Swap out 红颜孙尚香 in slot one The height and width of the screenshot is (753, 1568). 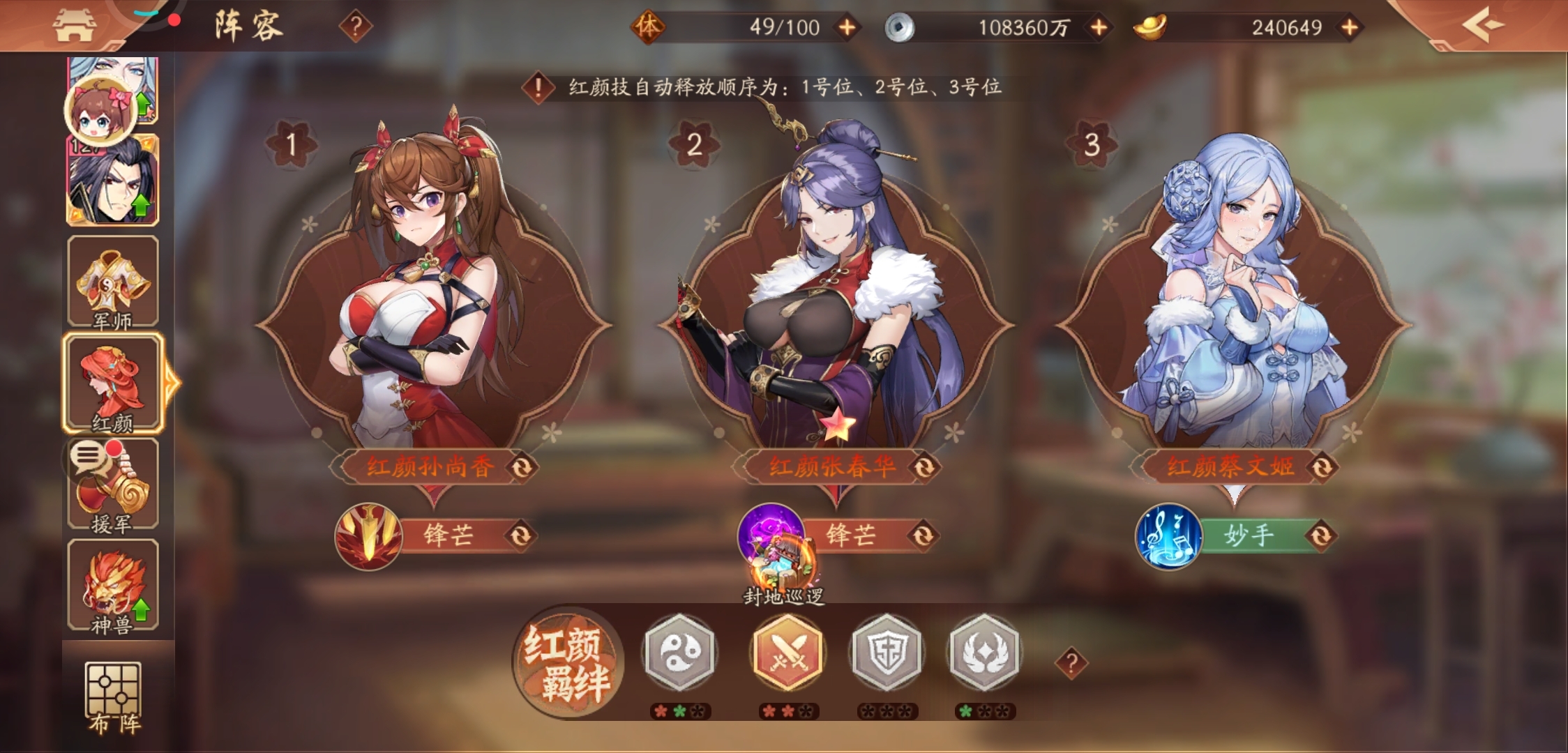coord(522,467)
